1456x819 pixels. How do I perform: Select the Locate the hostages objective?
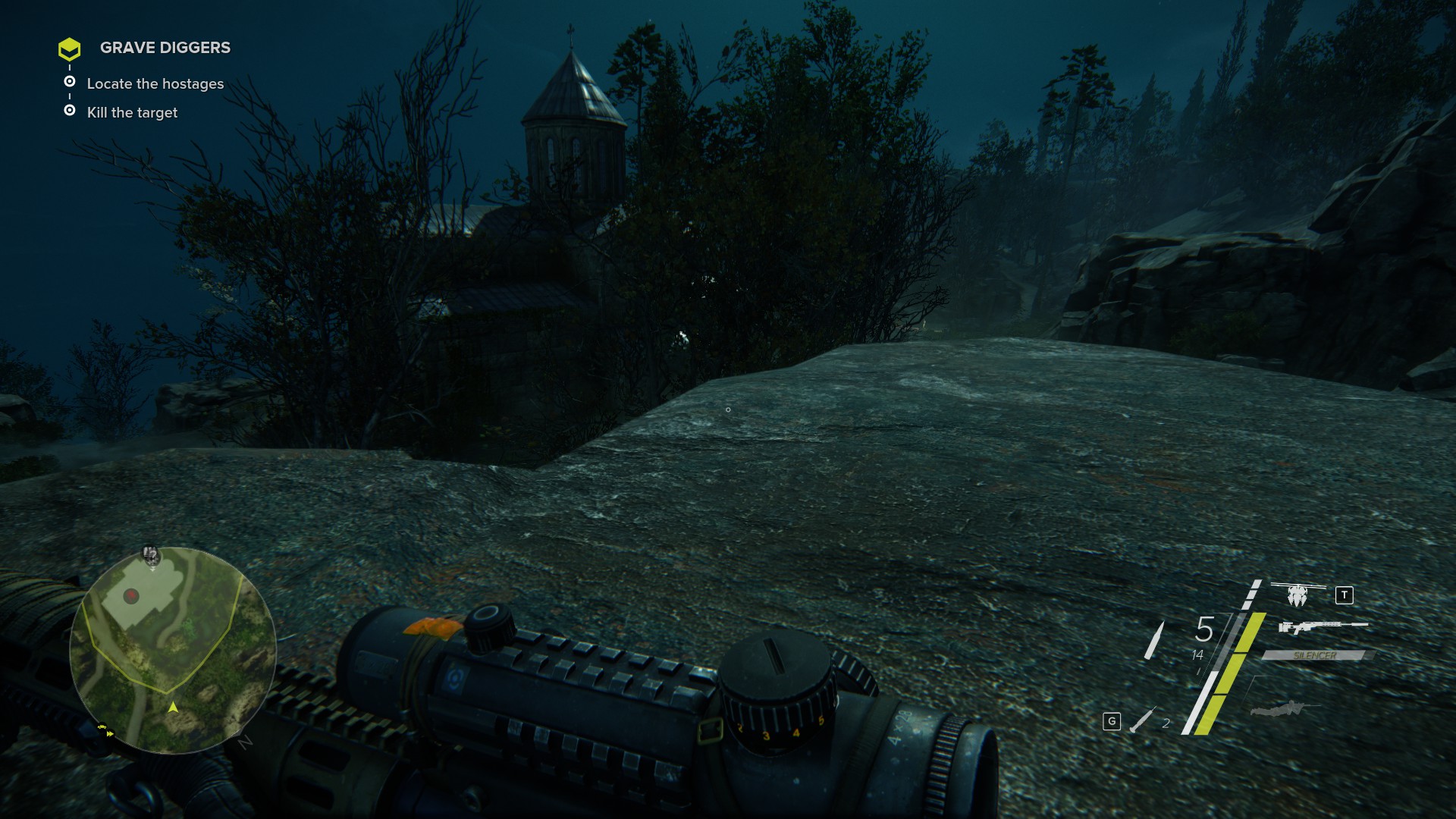click(155, 83)
